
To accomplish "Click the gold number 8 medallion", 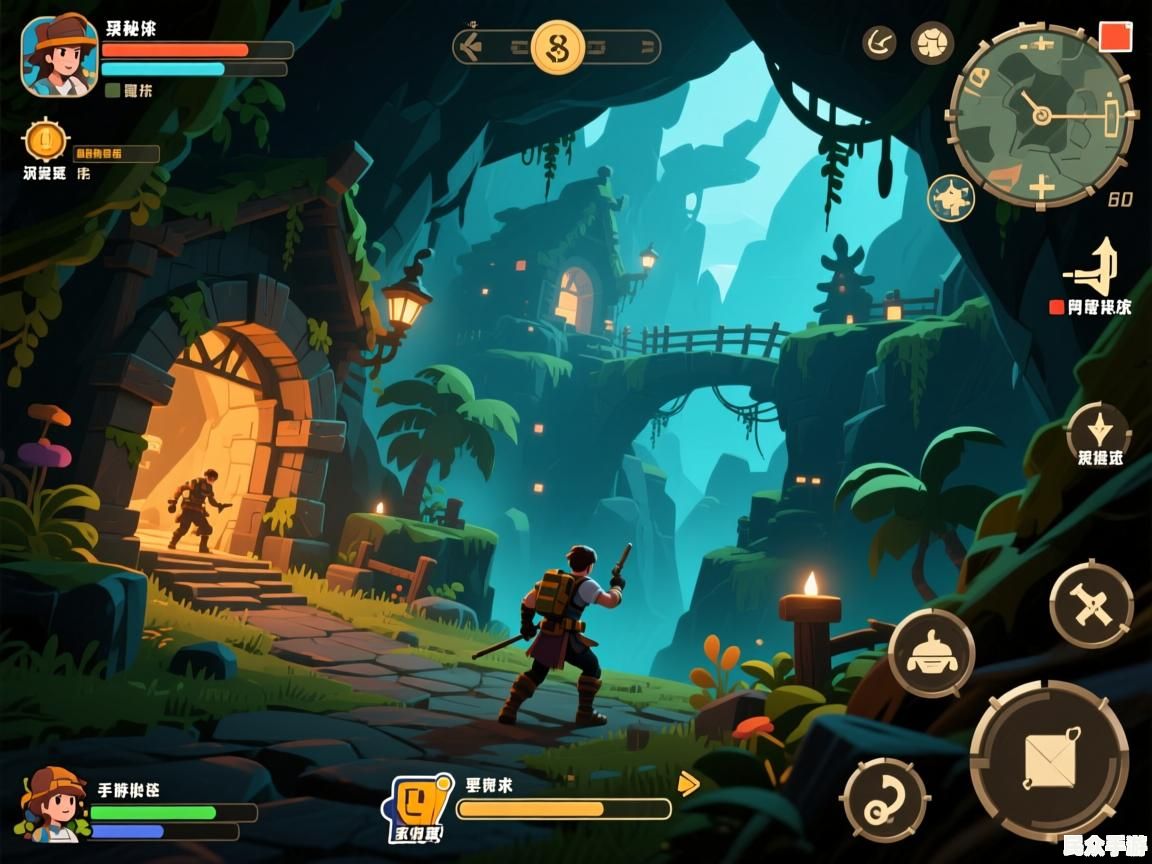I will pos(557,47).
